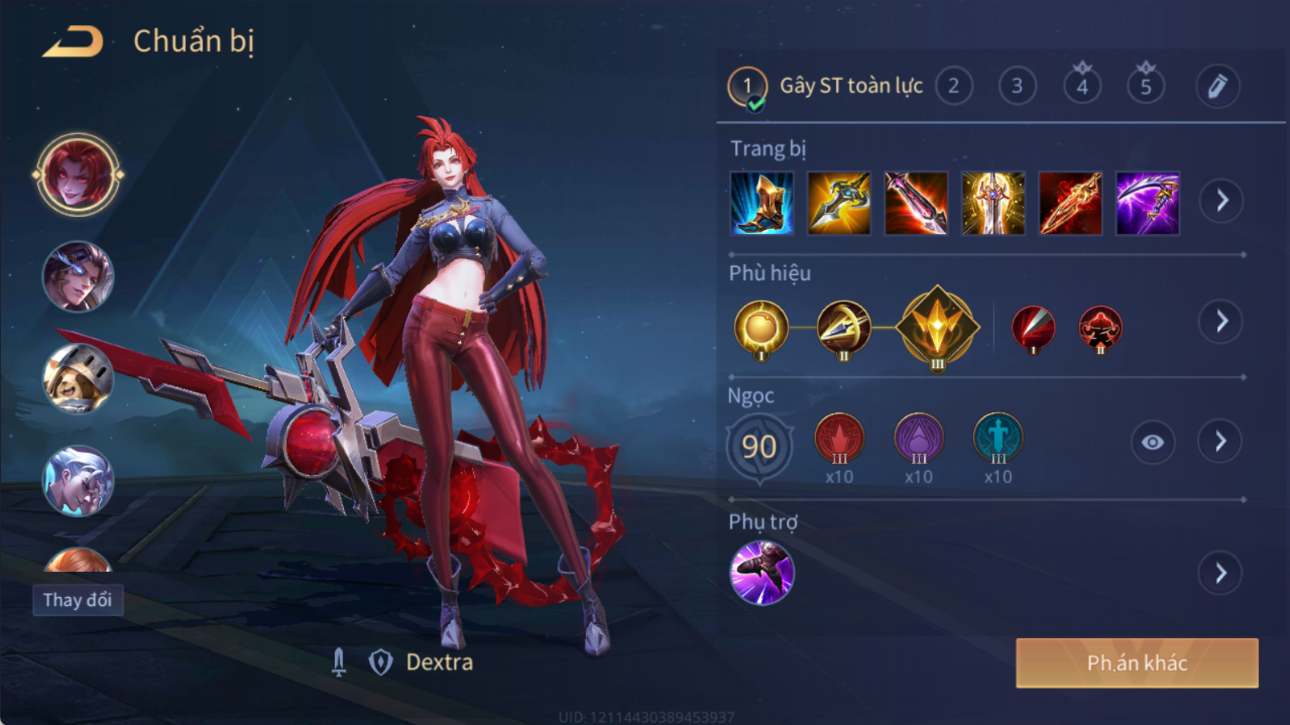Choose locked build preset 5

coord(1146,87)
